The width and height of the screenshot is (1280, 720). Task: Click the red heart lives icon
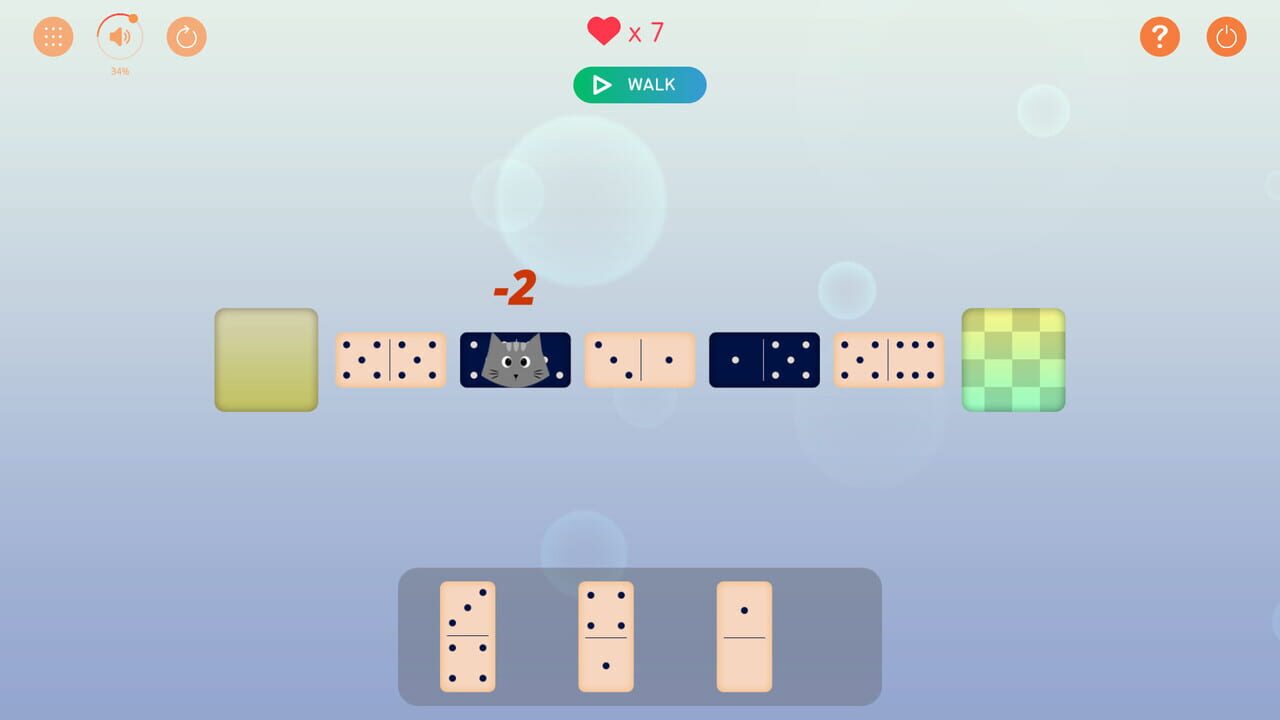tap(602, 31)
